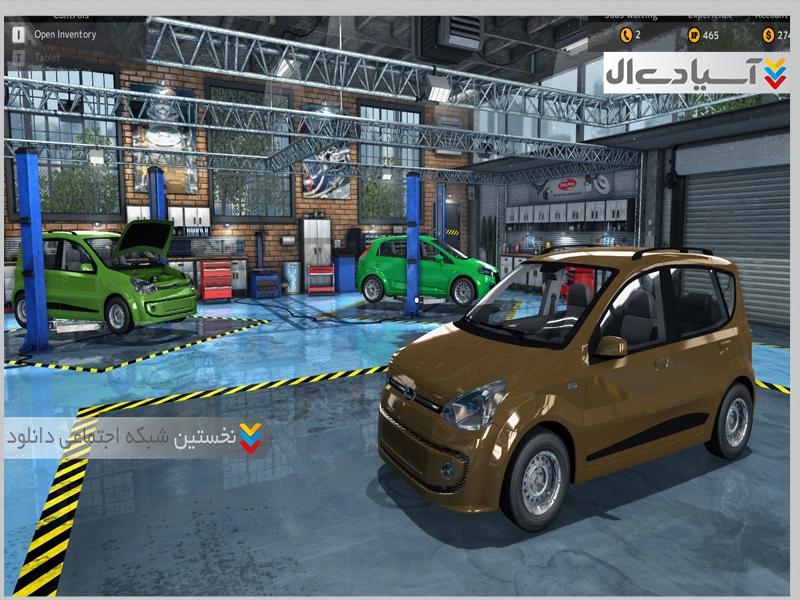Screen dimensions: 800x600
Task: Open the Persian download network banner
Action: (x=135, y=438)
